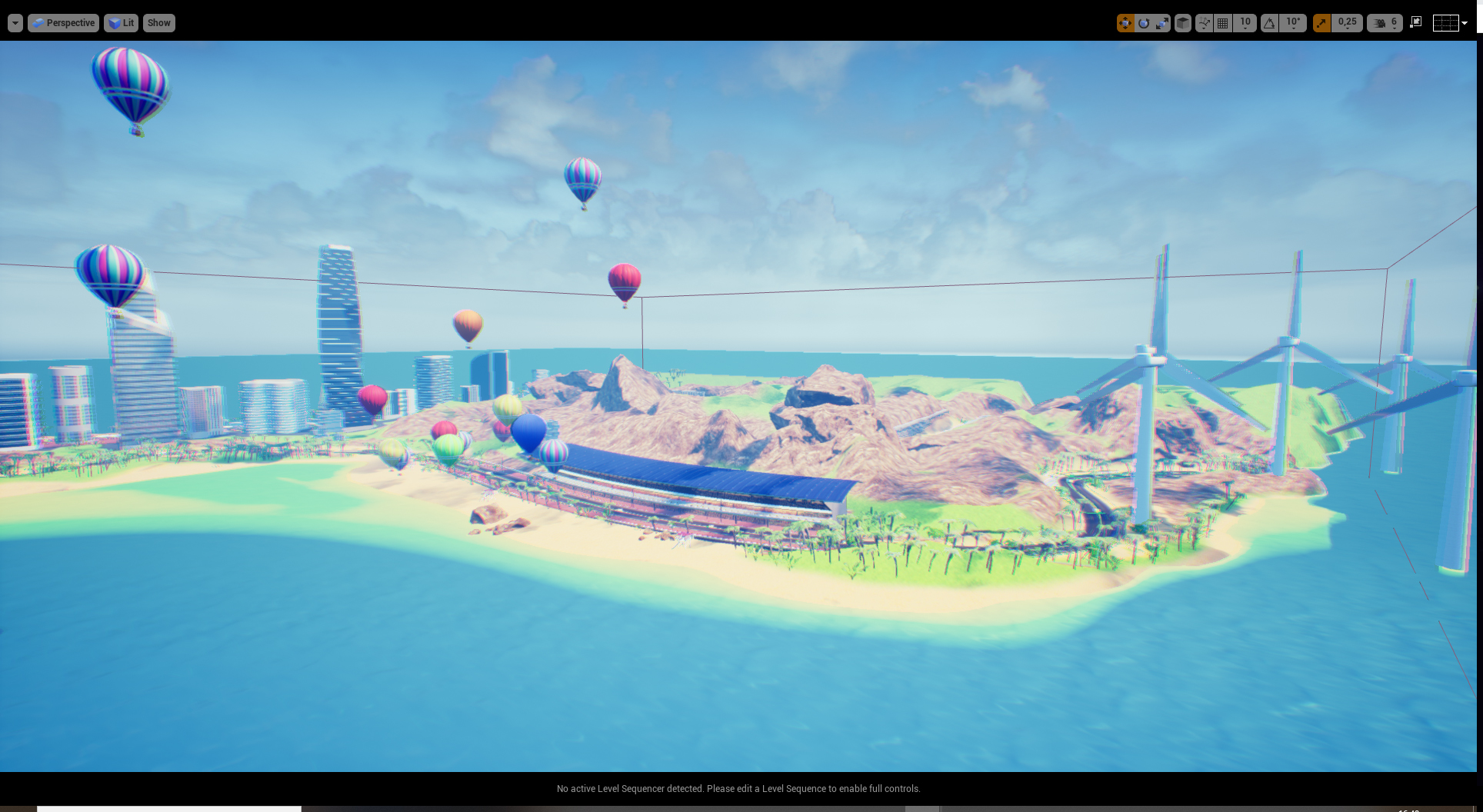Change the Lit view mode
1483x812 pixels.
[x=121, y=23]
